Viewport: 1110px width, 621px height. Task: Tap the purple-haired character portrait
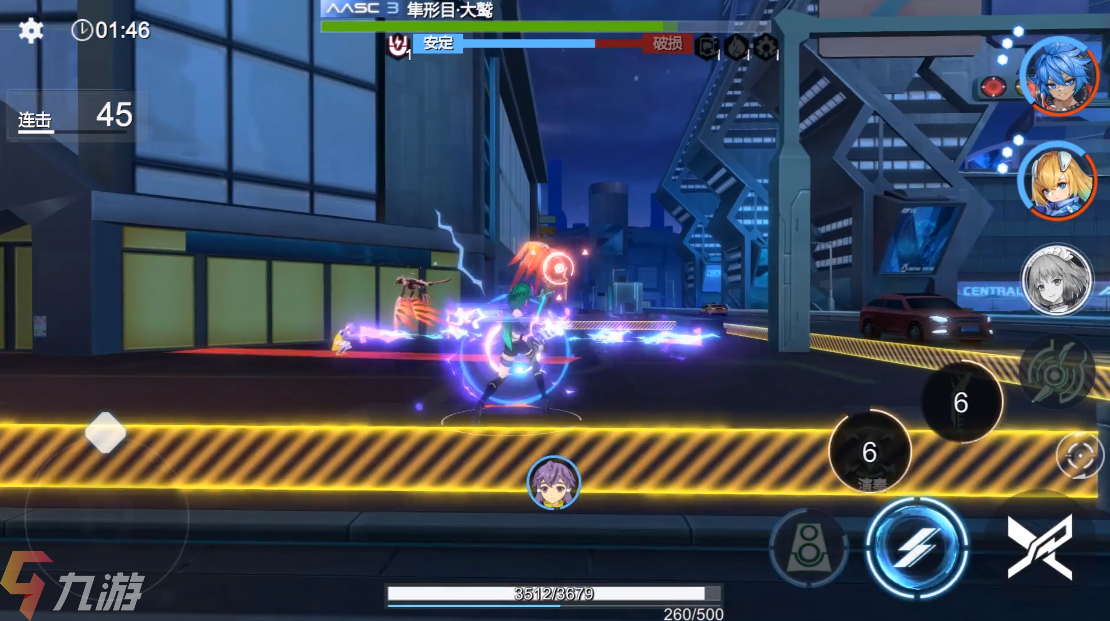tap(554, 482)
